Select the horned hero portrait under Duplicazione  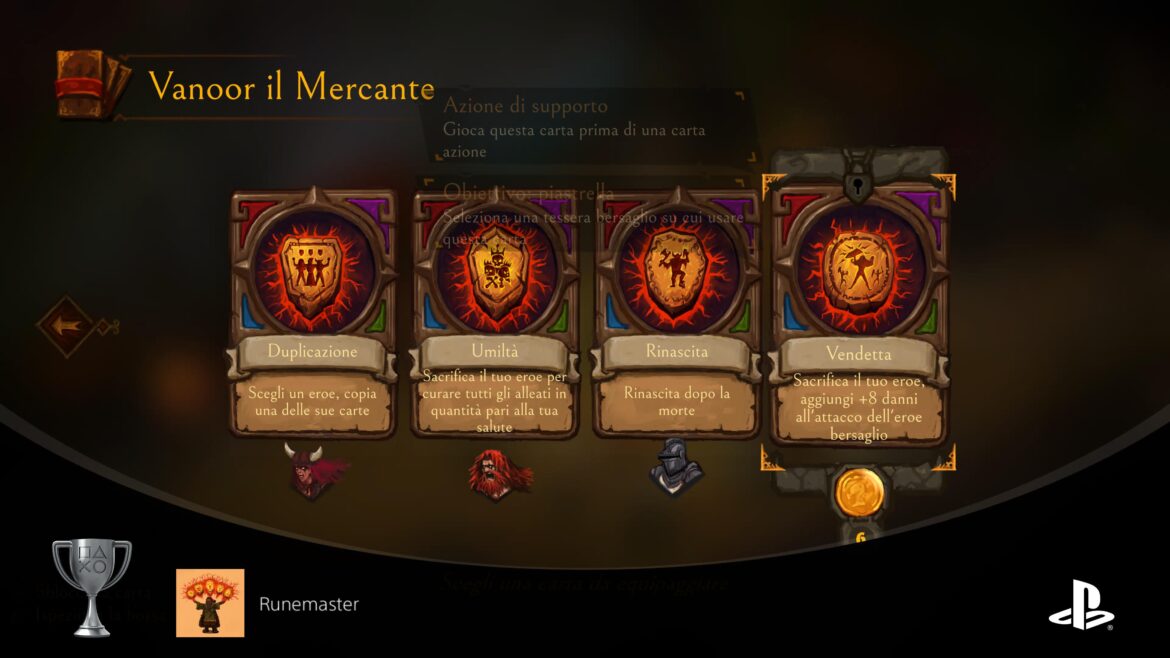[314, 470]
